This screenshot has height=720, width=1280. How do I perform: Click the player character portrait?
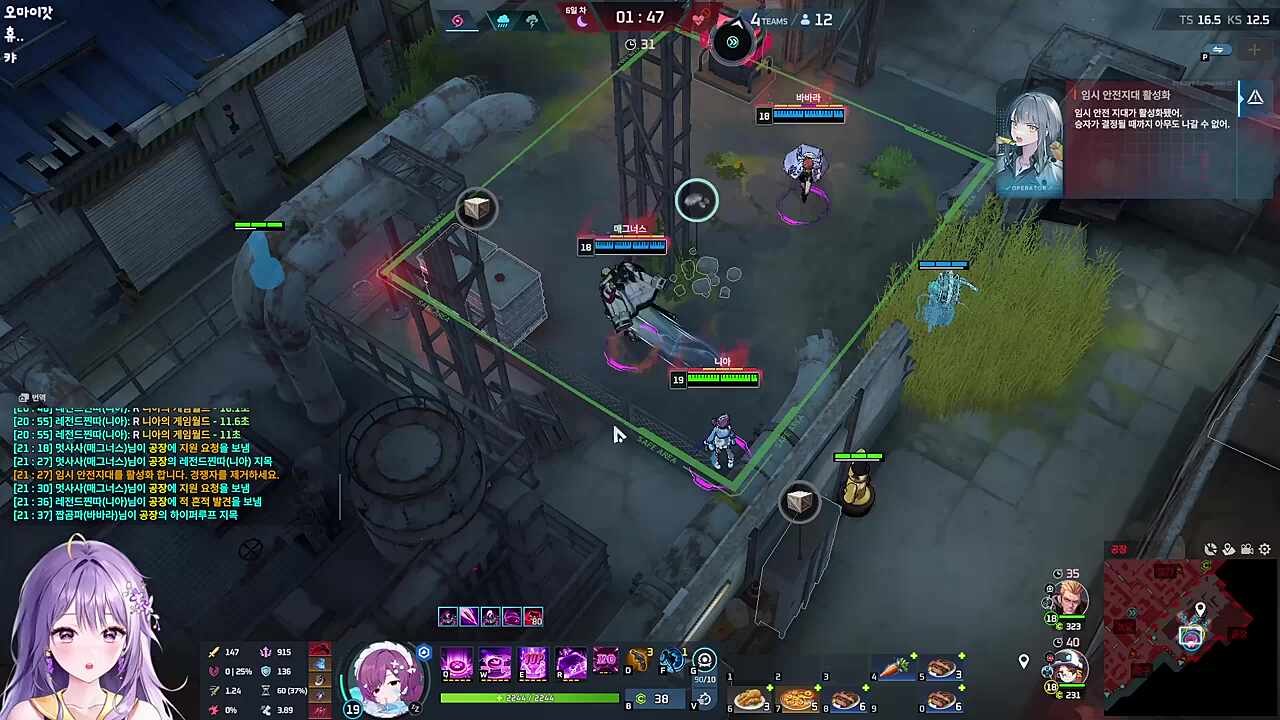click(386, 679)
